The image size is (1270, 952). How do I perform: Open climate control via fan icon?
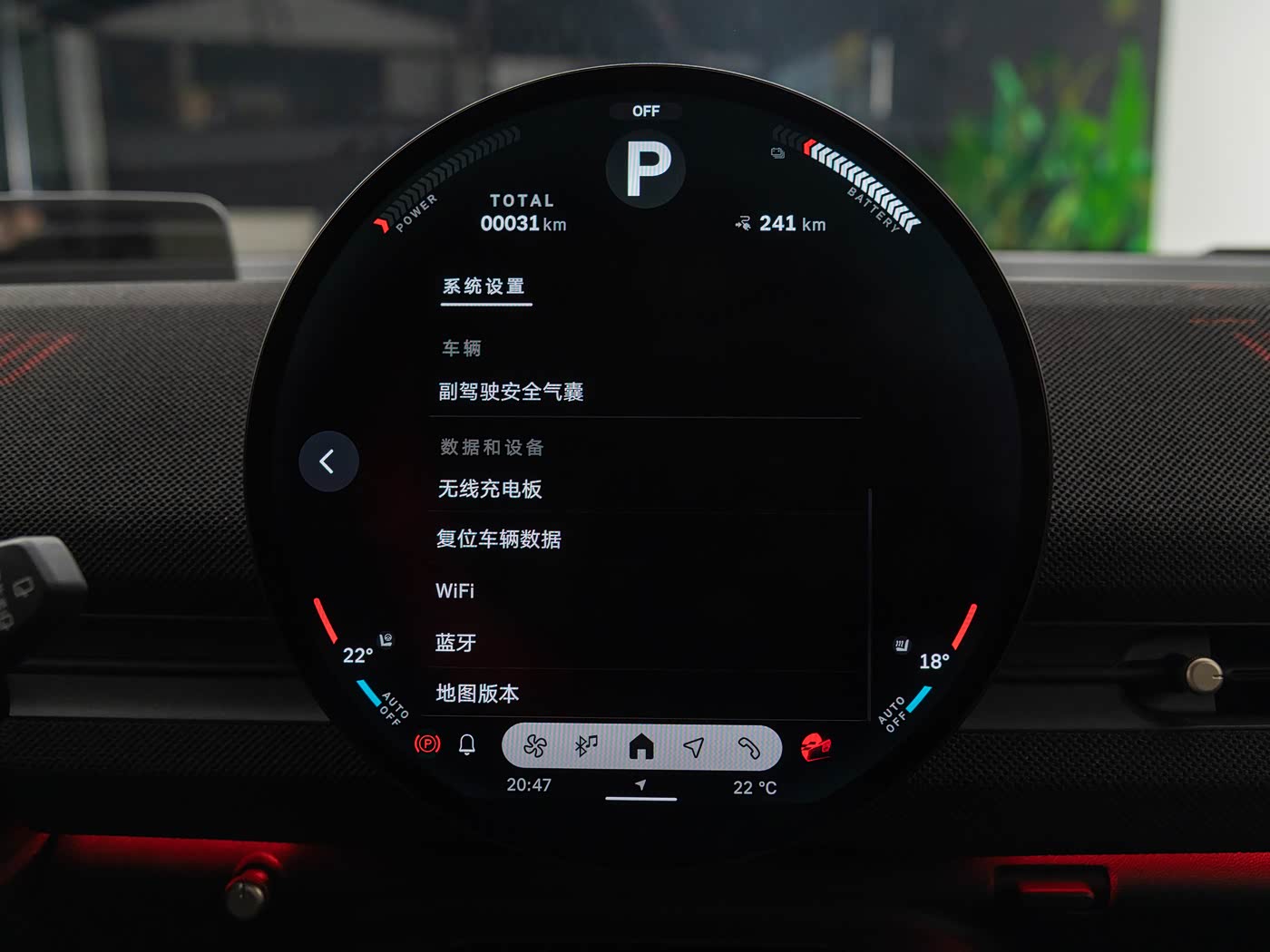coord(535,746)
